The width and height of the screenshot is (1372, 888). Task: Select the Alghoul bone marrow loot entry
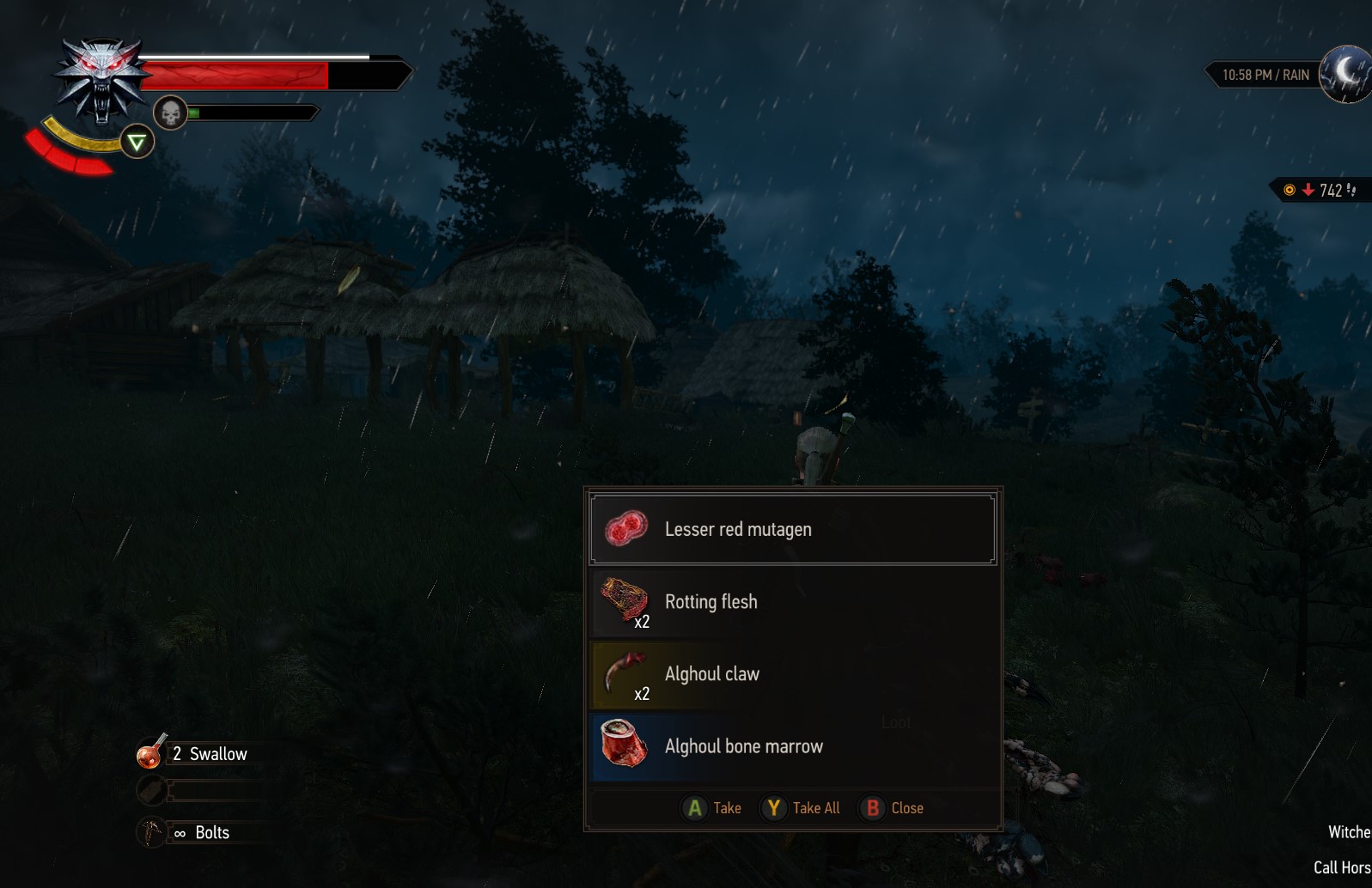click(790, 745)
